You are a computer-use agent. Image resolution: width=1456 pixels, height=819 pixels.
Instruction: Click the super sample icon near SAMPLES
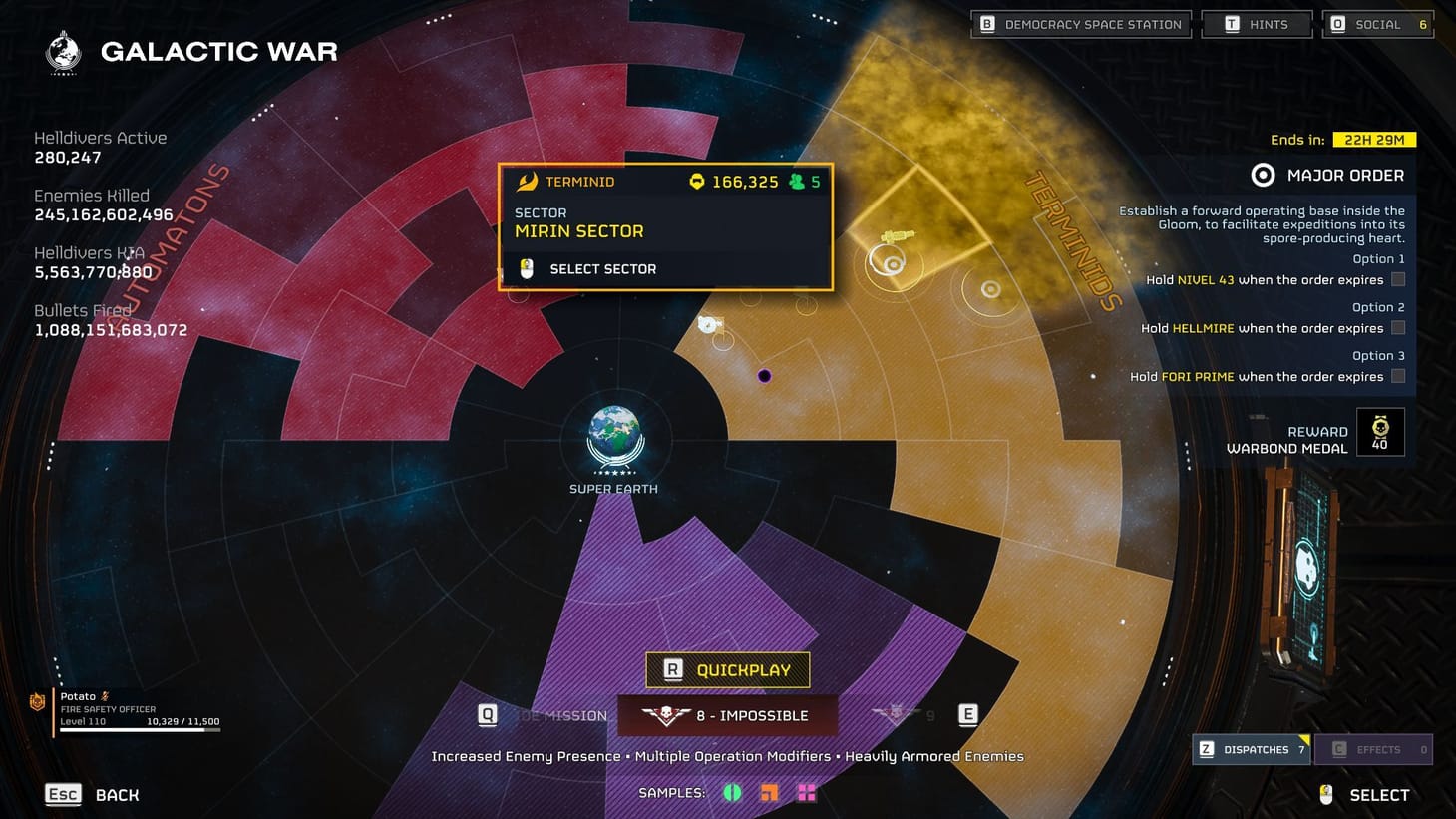click(x=806, y=792)
